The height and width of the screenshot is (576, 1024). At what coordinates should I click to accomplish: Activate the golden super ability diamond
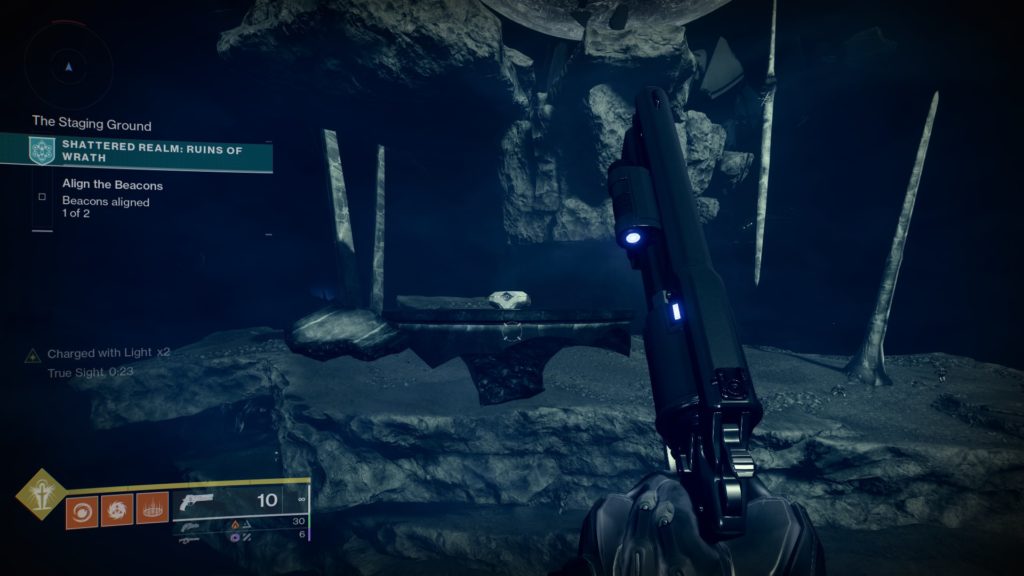pyautogui.click(x=41, y=493)
